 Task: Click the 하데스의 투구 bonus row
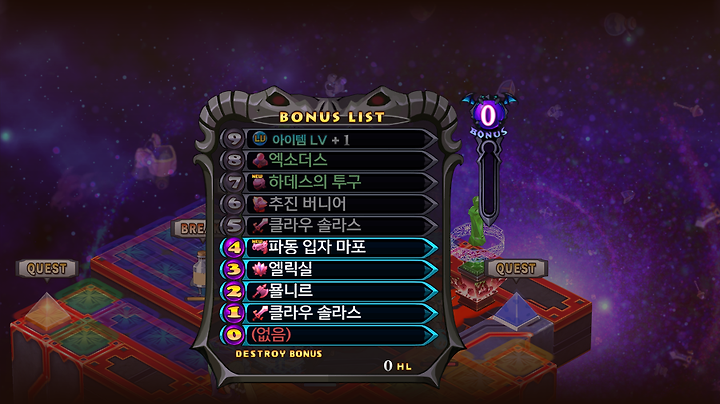point(330,182)
